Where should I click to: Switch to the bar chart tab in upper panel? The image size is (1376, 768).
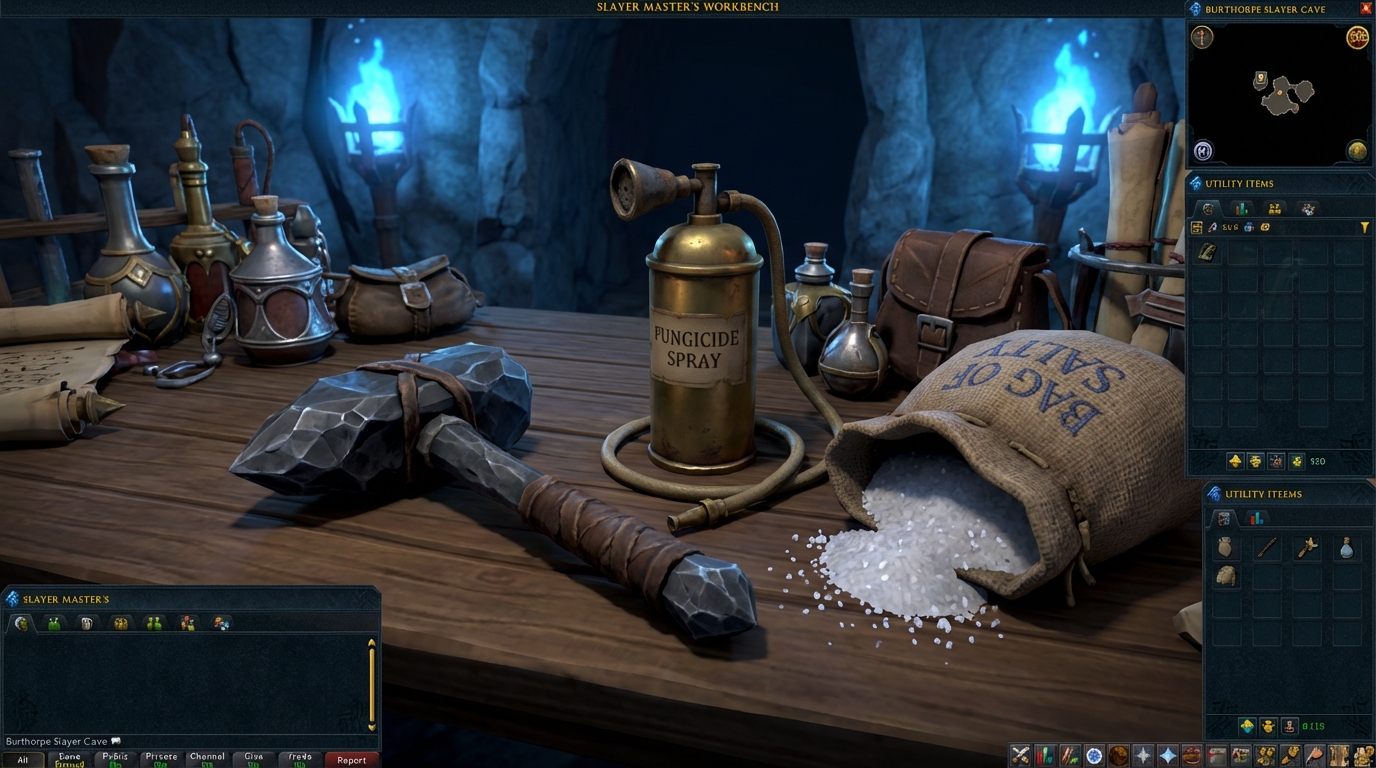(1241, 209)
